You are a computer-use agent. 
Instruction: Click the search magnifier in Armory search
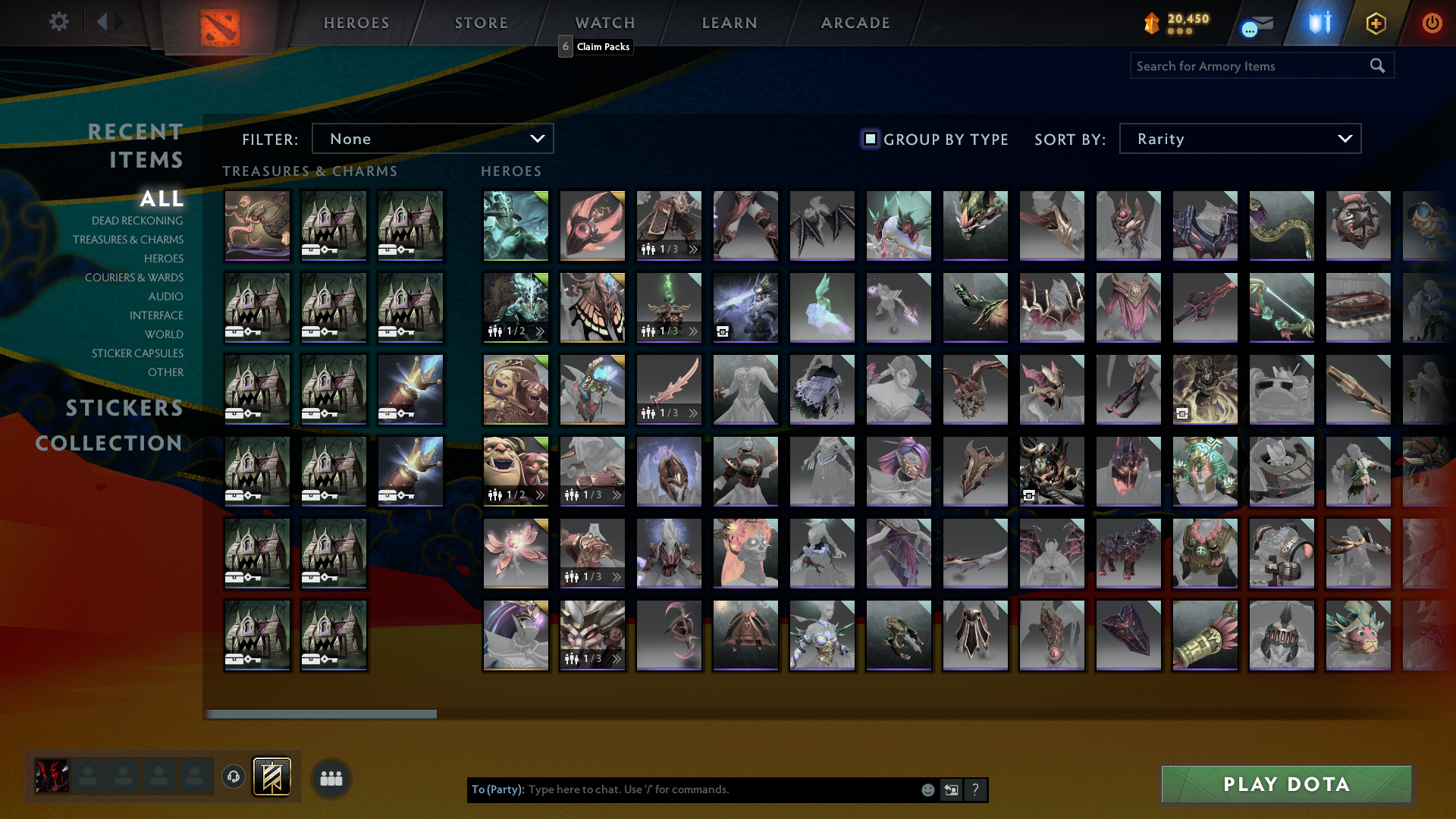pyautogui.click(x=1376, y=66)
